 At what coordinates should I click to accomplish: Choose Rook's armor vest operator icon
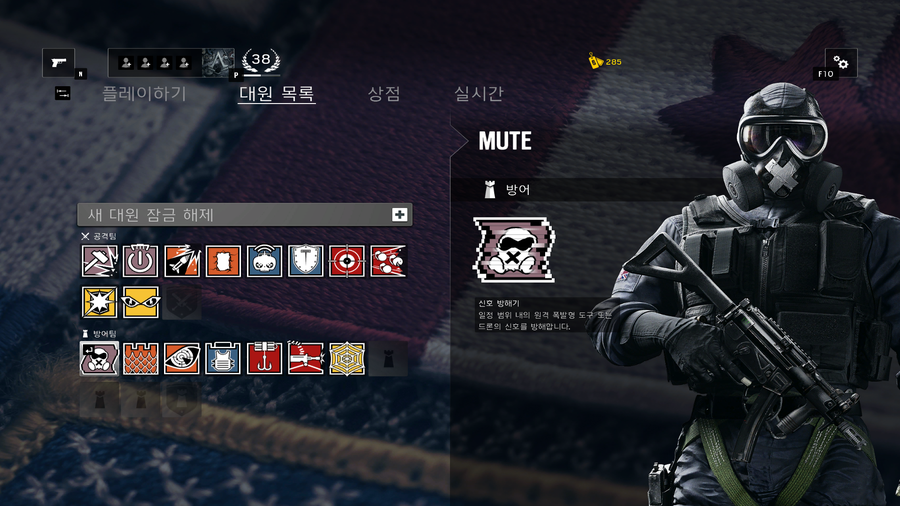(223, 358)
